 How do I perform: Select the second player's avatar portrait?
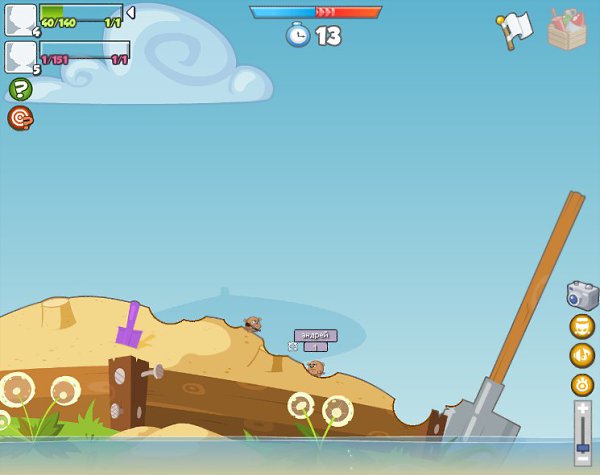click(21, 56)
